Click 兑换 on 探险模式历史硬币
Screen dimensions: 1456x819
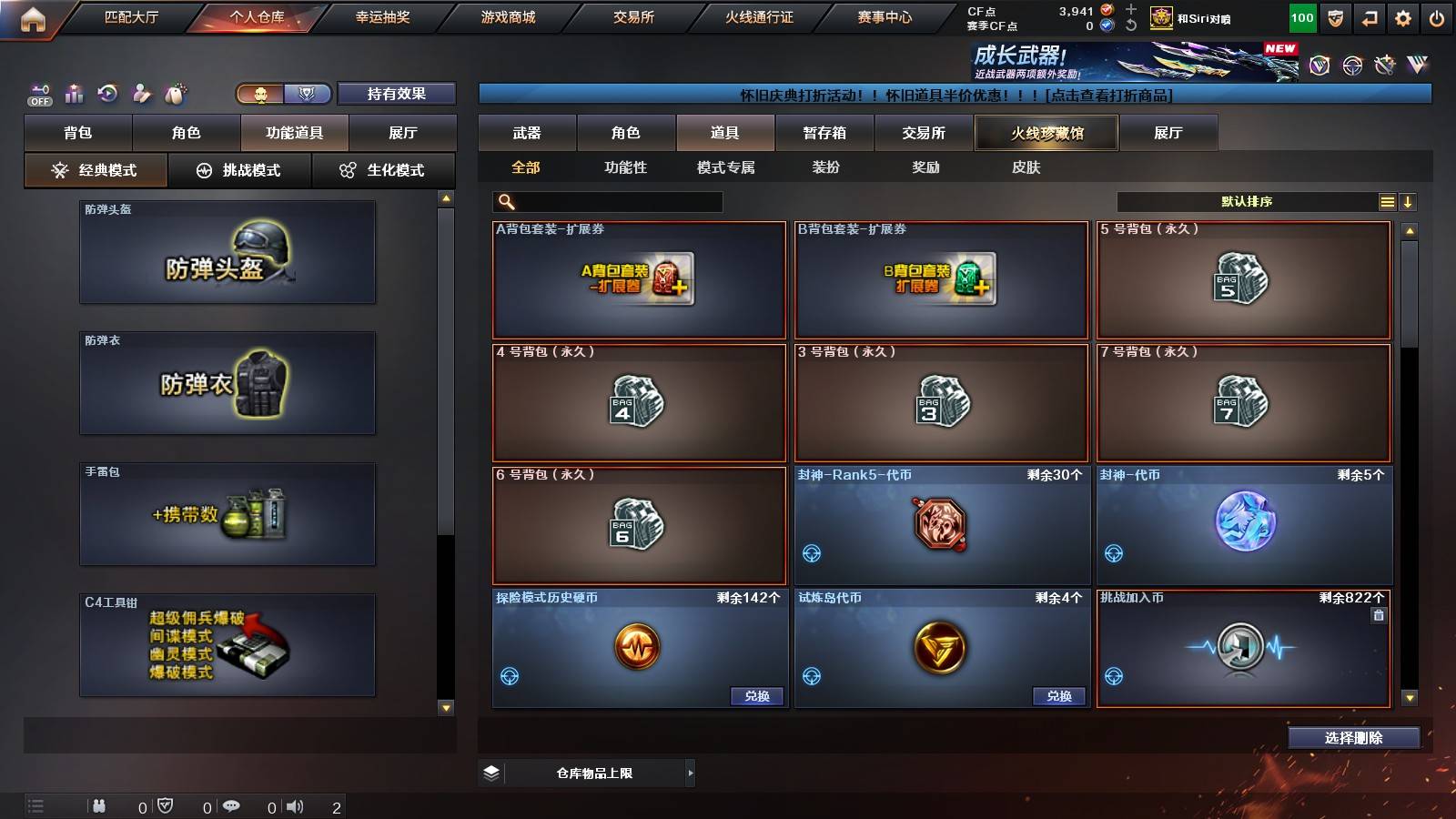pos(755,695)
